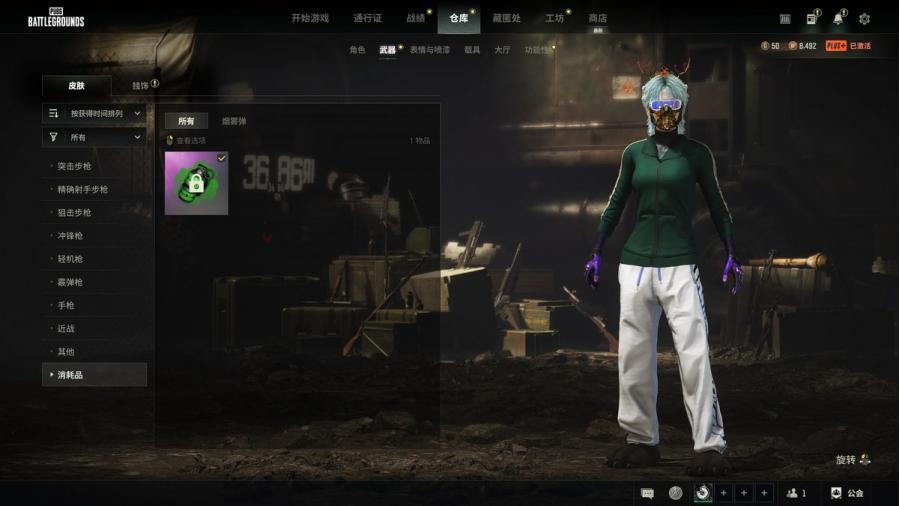Select the green smoke grenade skin thumbnail
Screen dimensions: 900x506
point(196,183)
